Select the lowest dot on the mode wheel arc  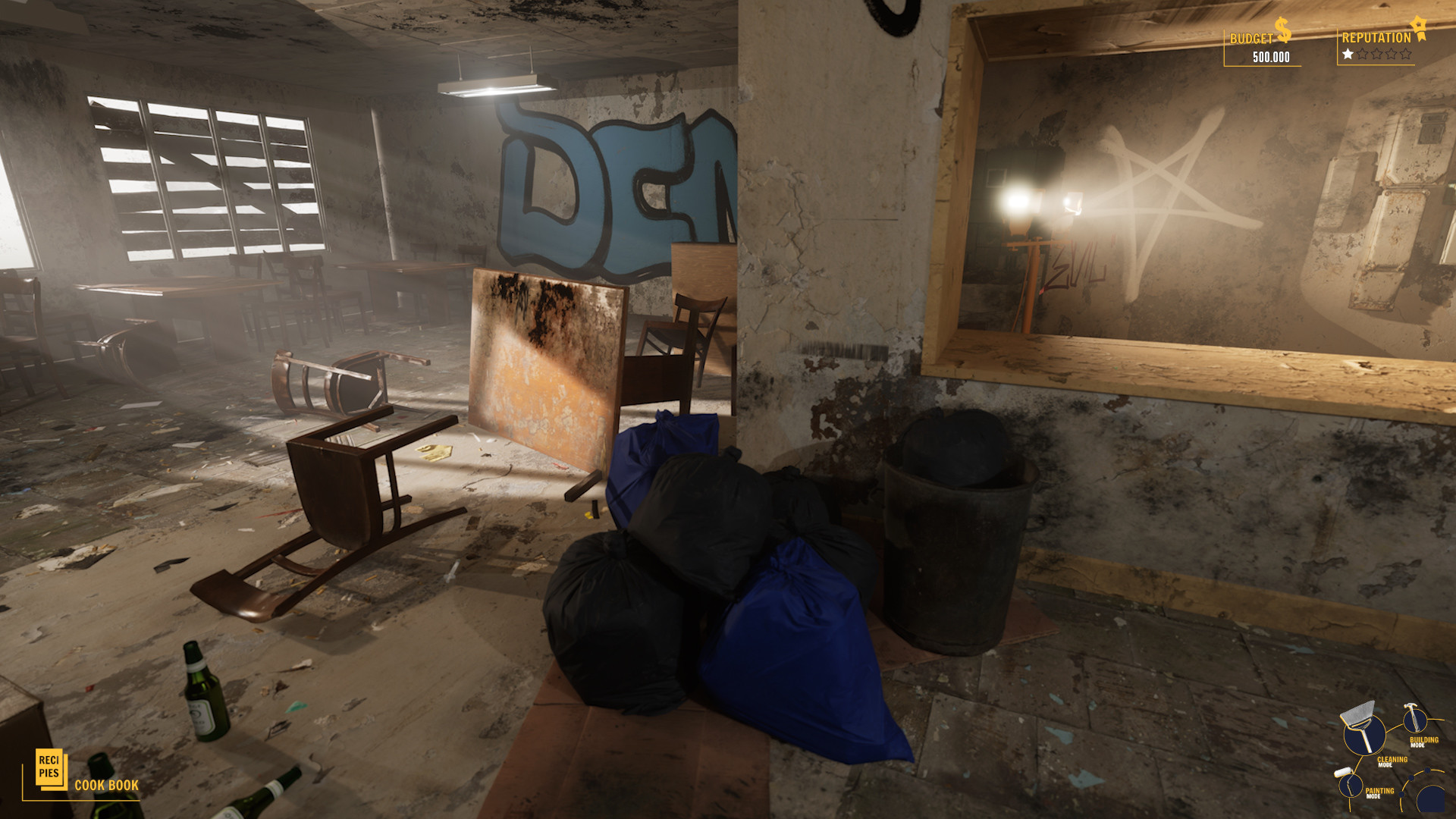(1401, 793)
